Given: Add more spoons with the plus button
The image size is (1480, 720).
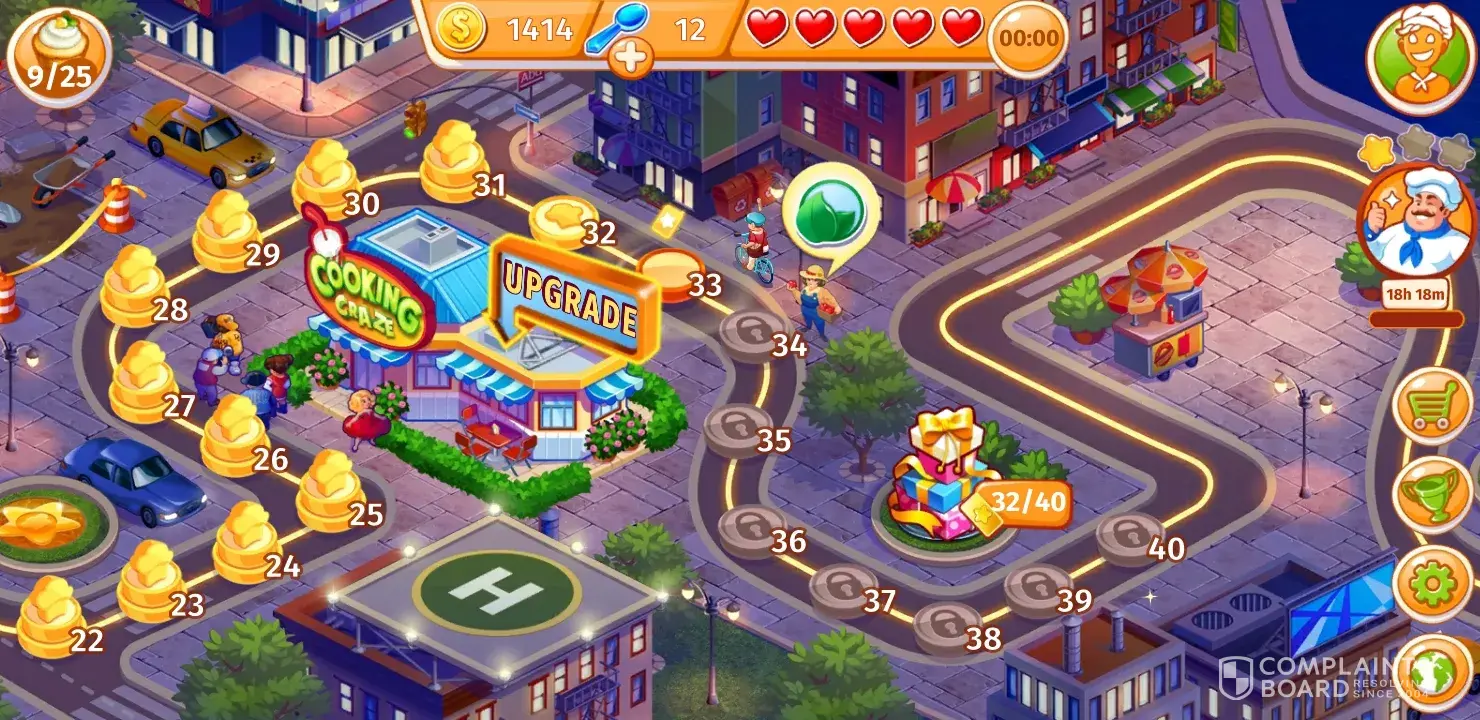Looking at the screenshot, I should [x=630, y=59].
